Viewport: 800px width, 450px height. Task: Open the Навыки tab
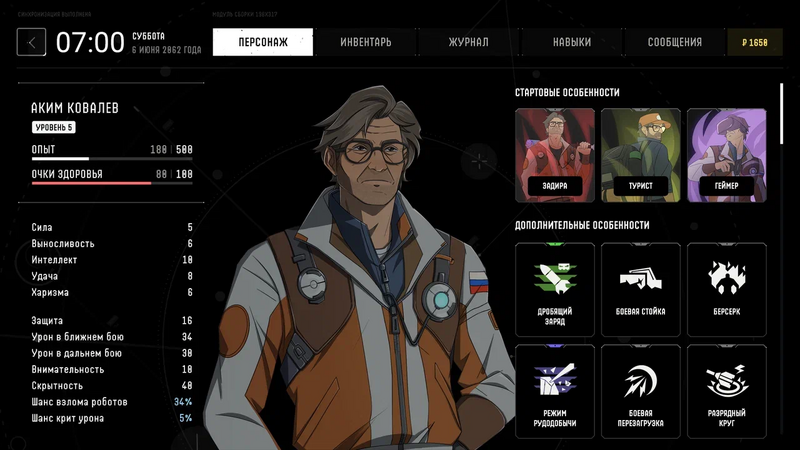(572, 42)
